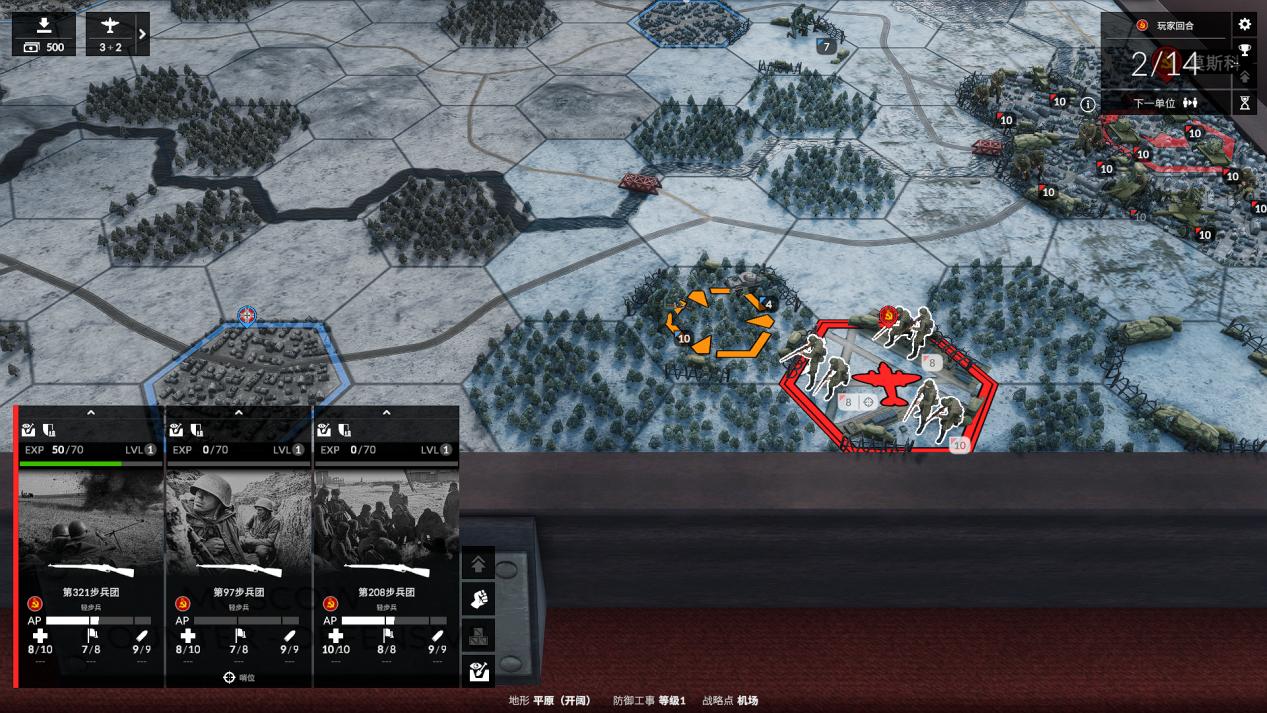
Task: Open the settings gear menu
Action: [x=1245, y=25]
